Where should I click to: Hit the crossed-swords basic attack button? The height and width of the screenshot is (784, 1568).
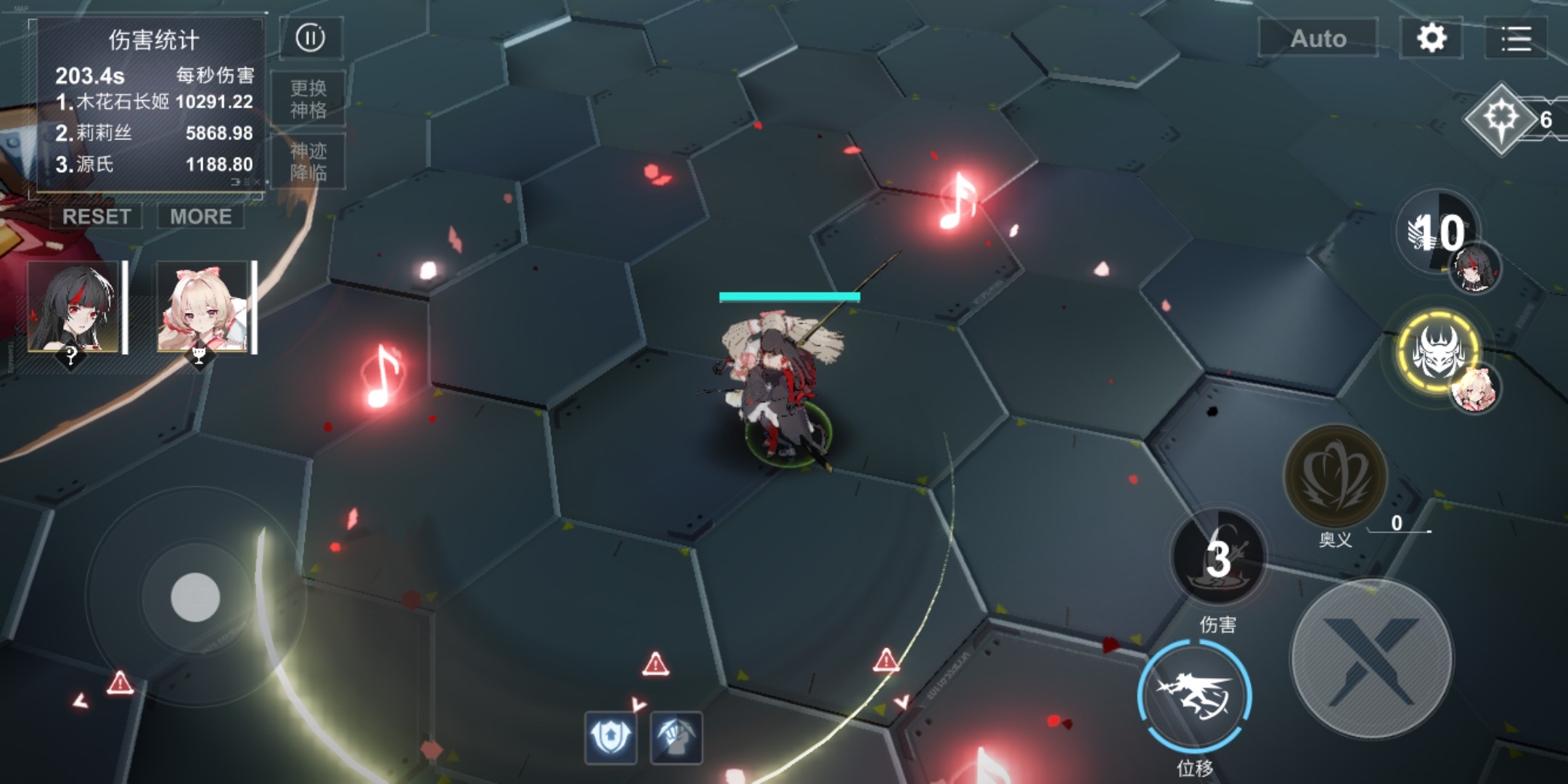(1372, 659)
